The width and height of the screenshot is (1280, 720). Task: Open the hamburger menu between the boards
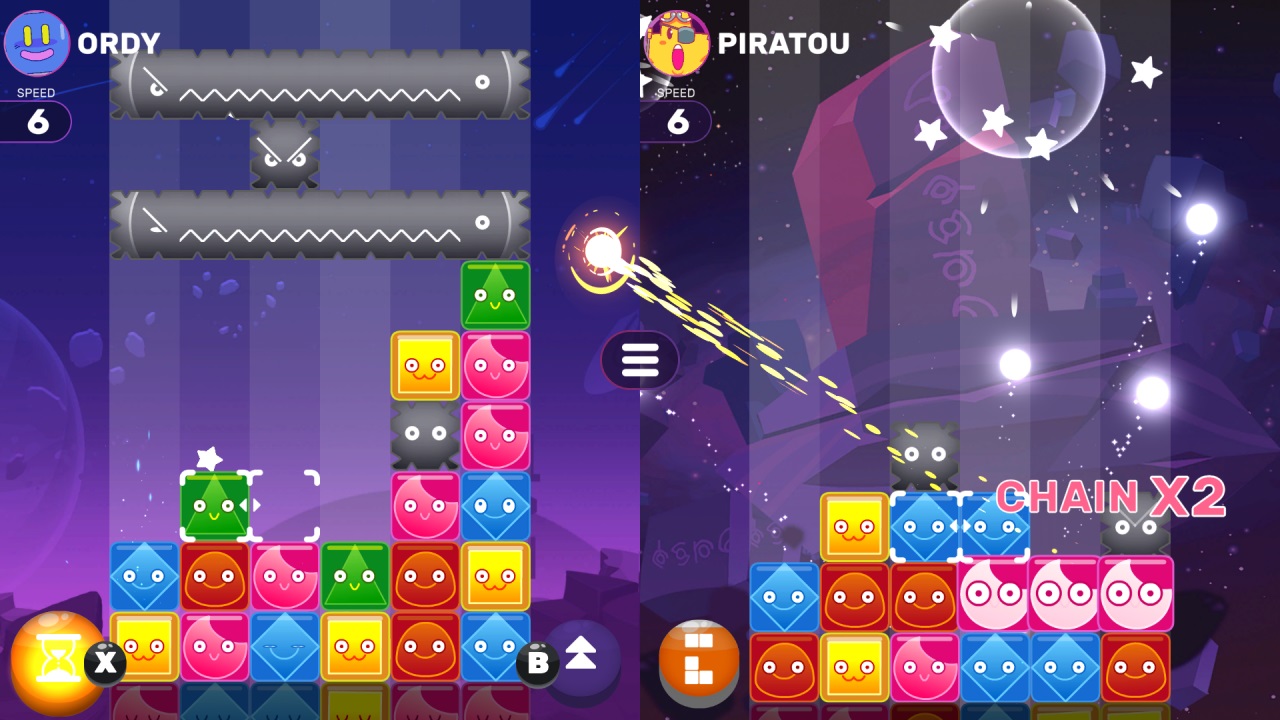tap(638, 360)
